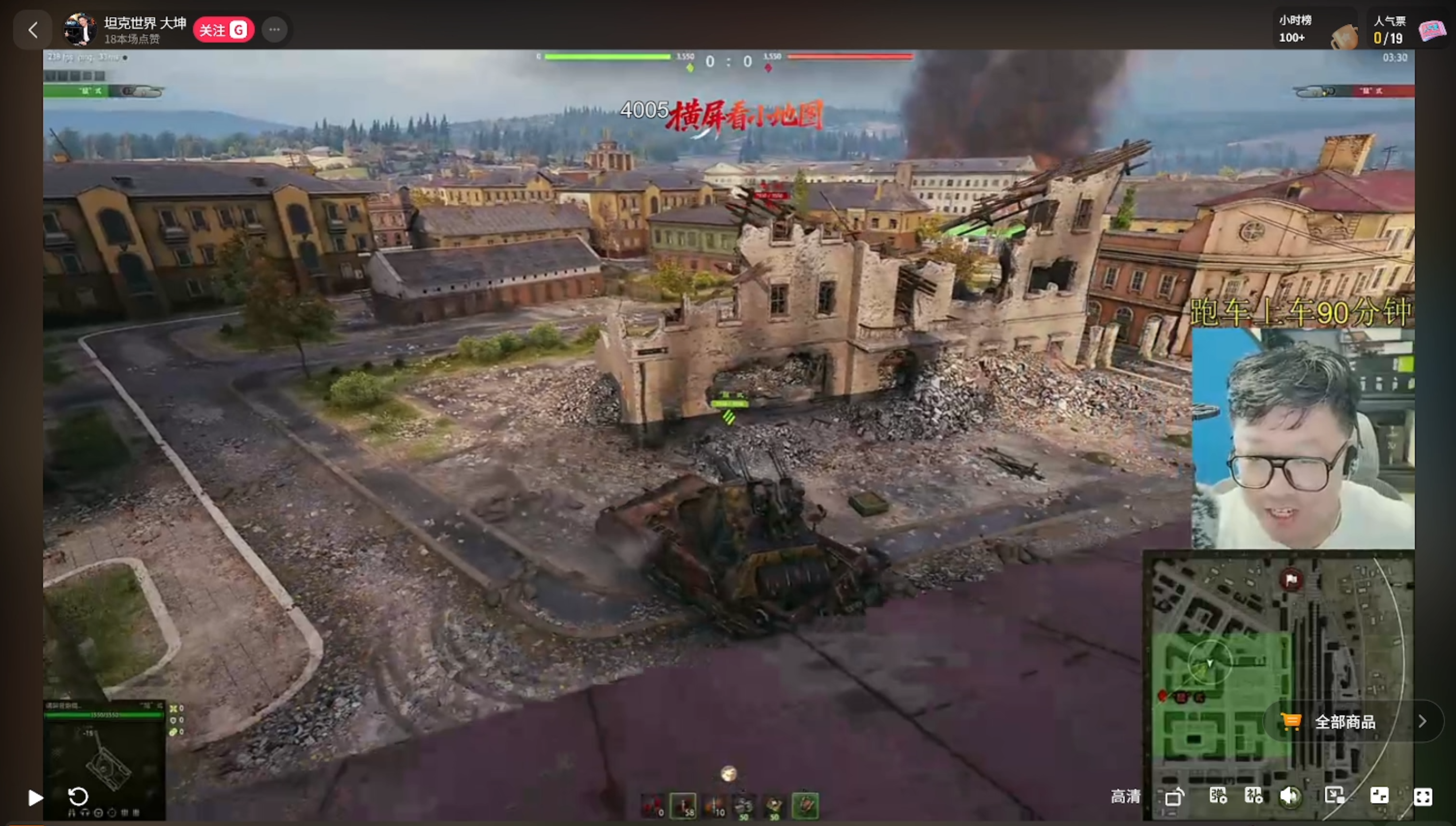
Task: Mute the stream volume
Action: pos(1290,796)
